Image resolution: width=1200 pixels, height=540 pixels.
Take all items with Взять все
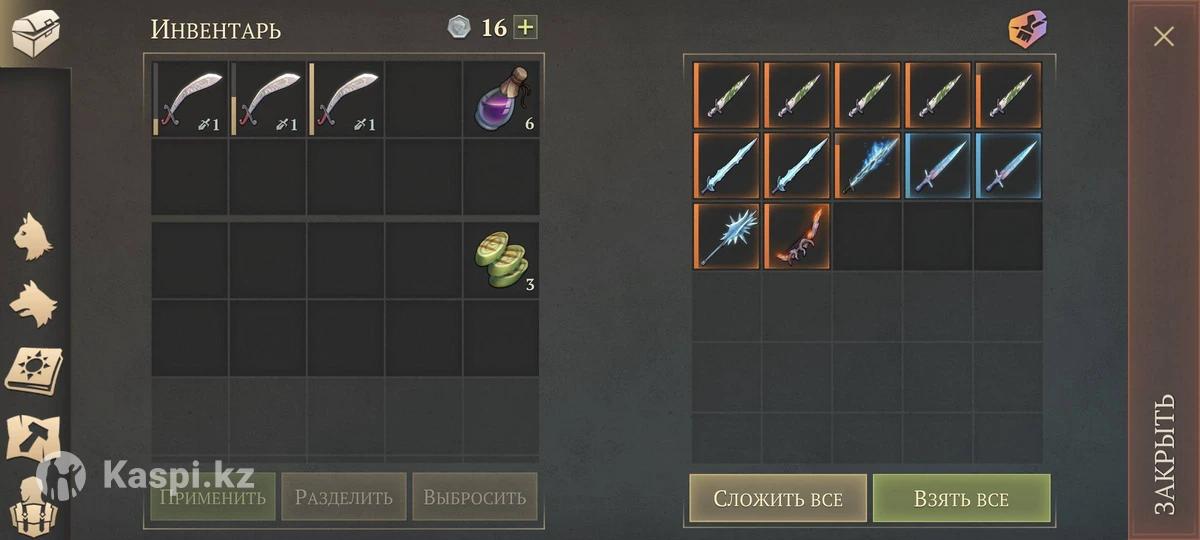click(961, 498)
